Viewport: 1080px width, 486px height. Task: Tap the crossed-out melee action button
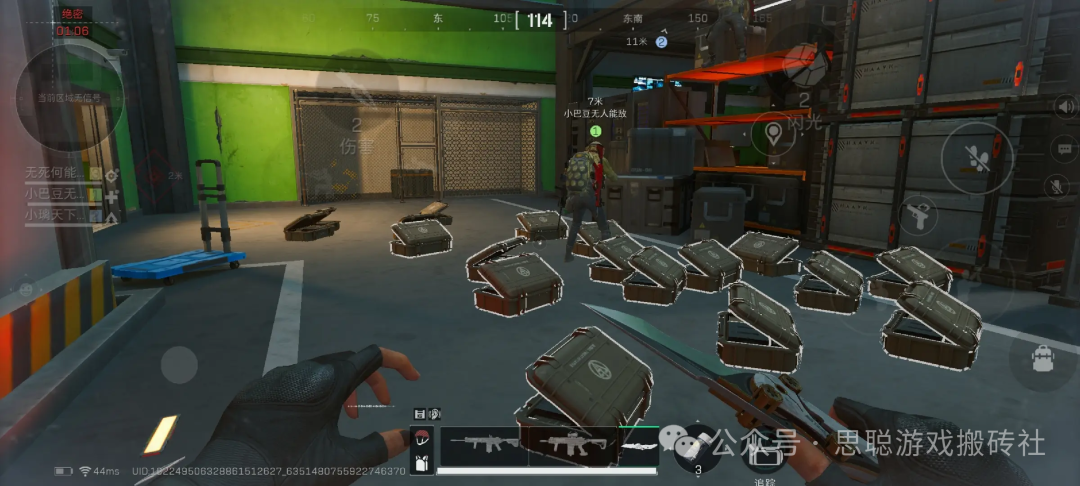tap(975, 158)
